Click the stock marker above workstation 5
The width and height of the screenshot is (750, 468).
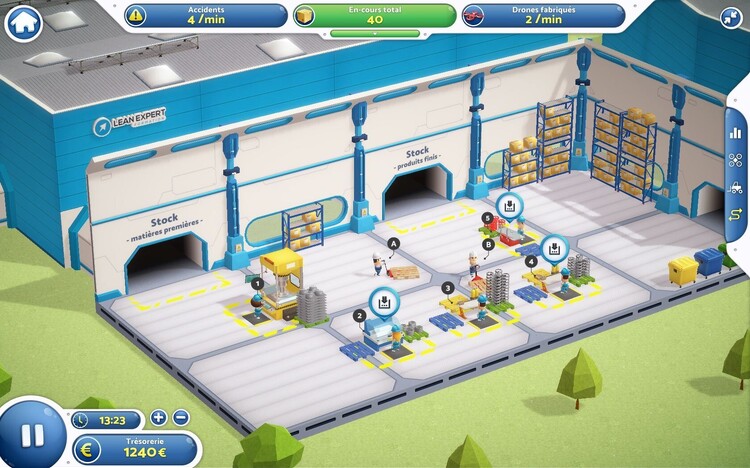click(x=509, y=206)
